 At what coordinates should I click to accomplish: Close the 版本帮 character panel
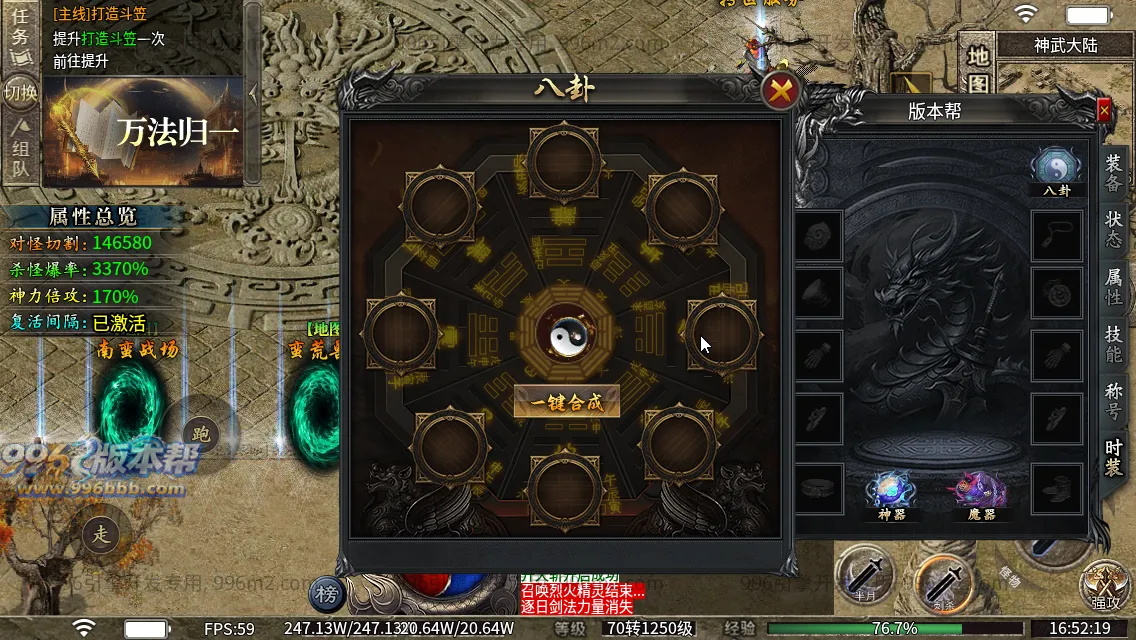point(1104,111)
